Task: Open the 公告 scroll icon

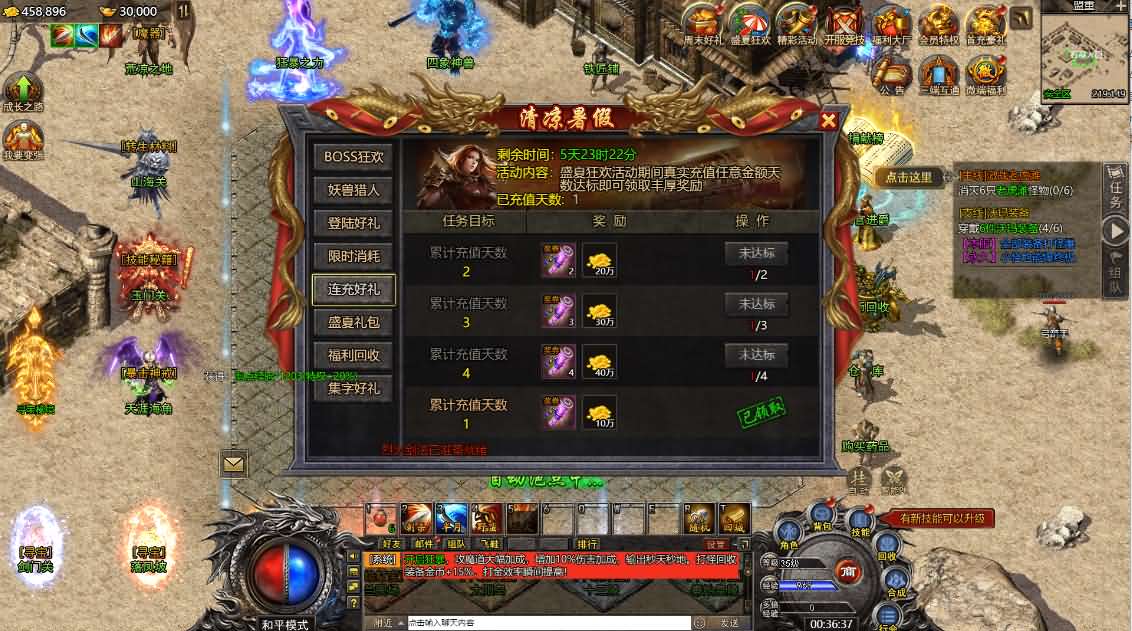Action: tap(892, 71)
